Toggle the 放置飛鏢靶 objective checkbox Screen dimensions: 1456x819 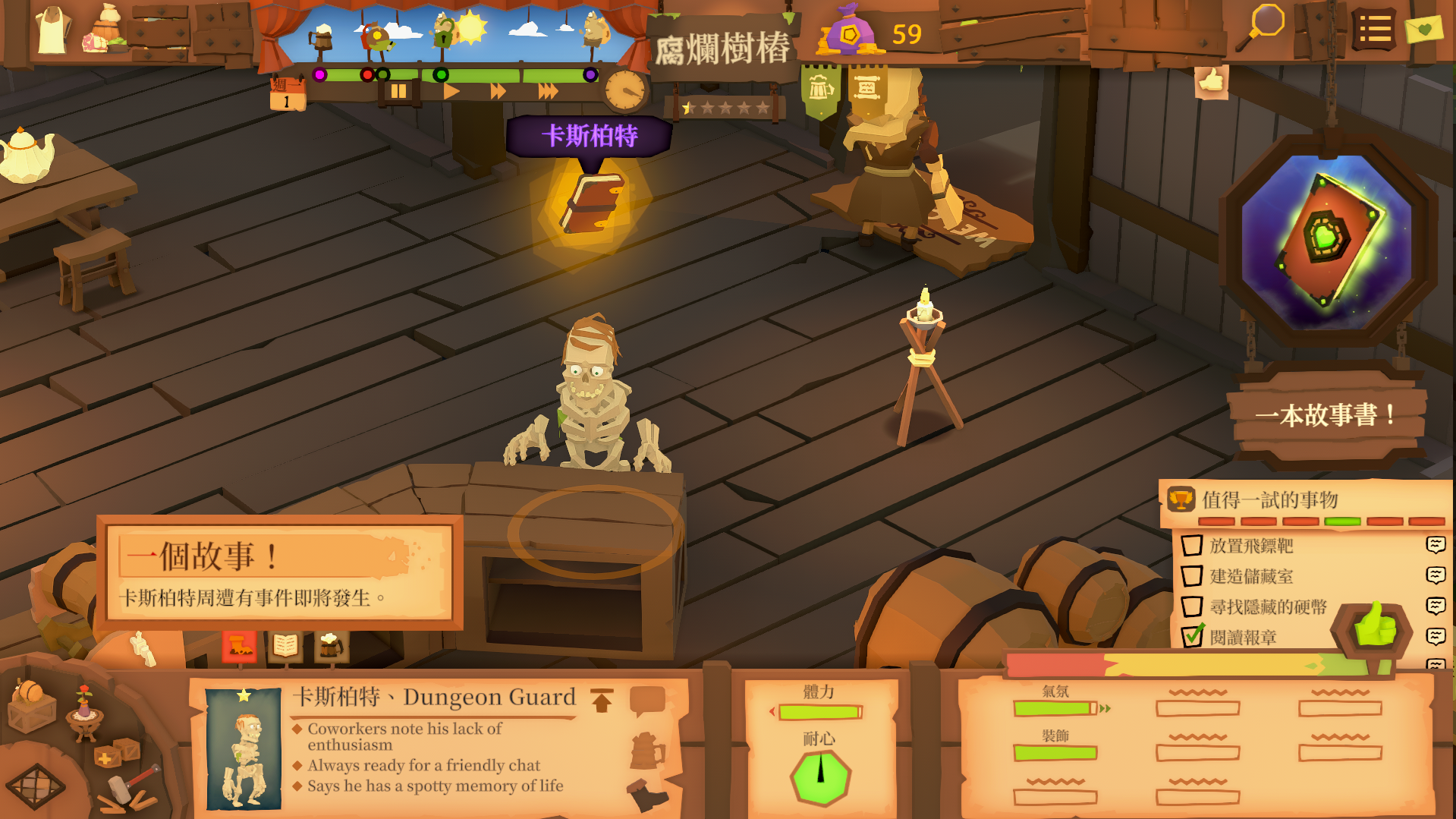click(1192, 545)
